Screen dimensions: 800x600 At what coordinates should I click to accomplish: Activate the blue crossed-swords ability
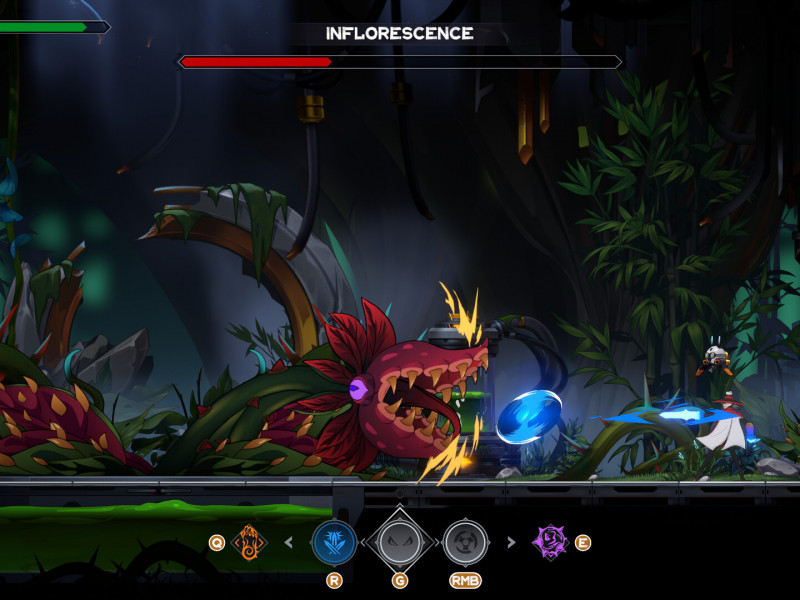[x=334, y=543]
